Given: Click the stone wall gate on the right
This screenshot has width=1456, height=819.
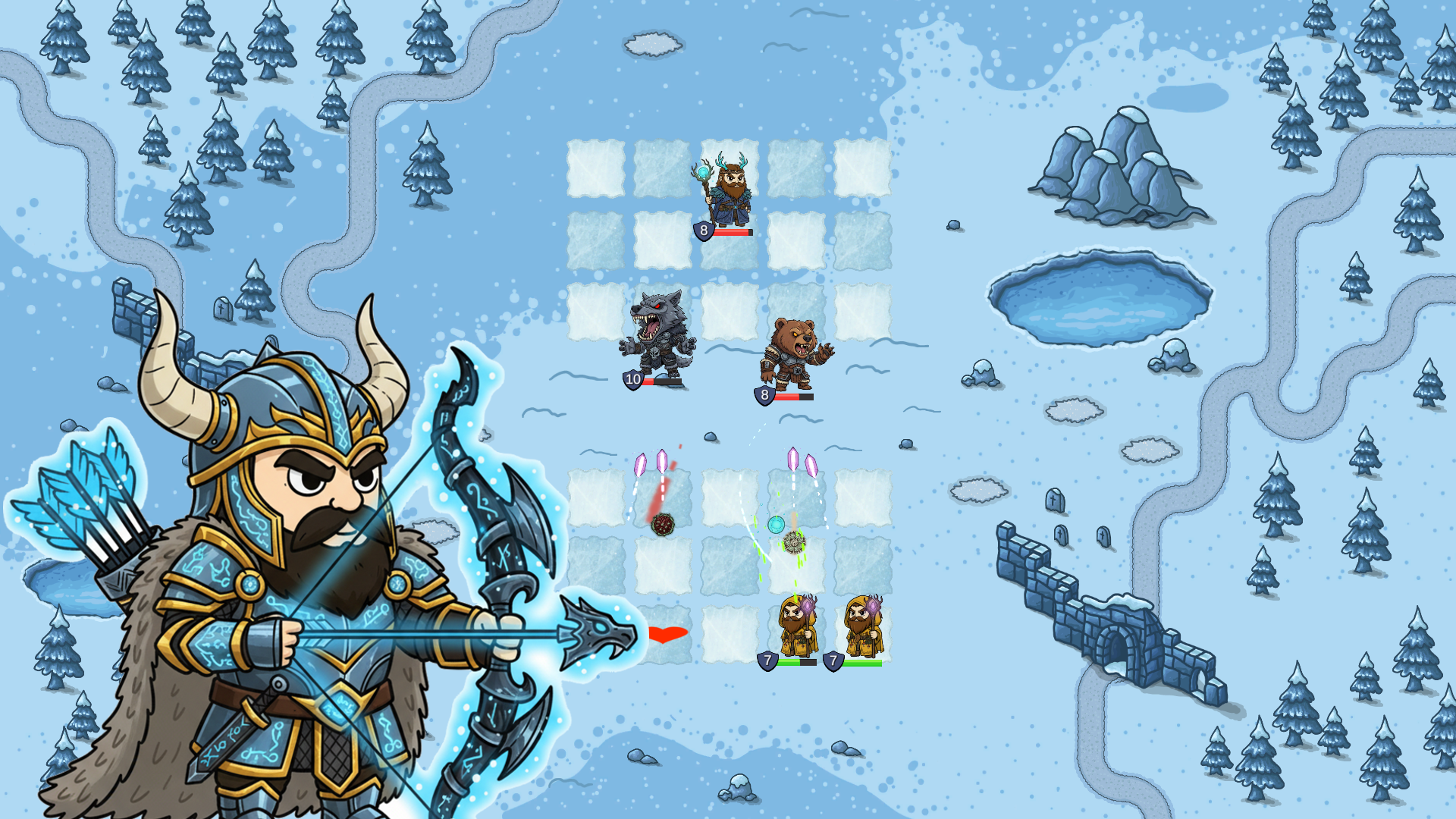Looking at the screenshot, I should pos(1115,645).
